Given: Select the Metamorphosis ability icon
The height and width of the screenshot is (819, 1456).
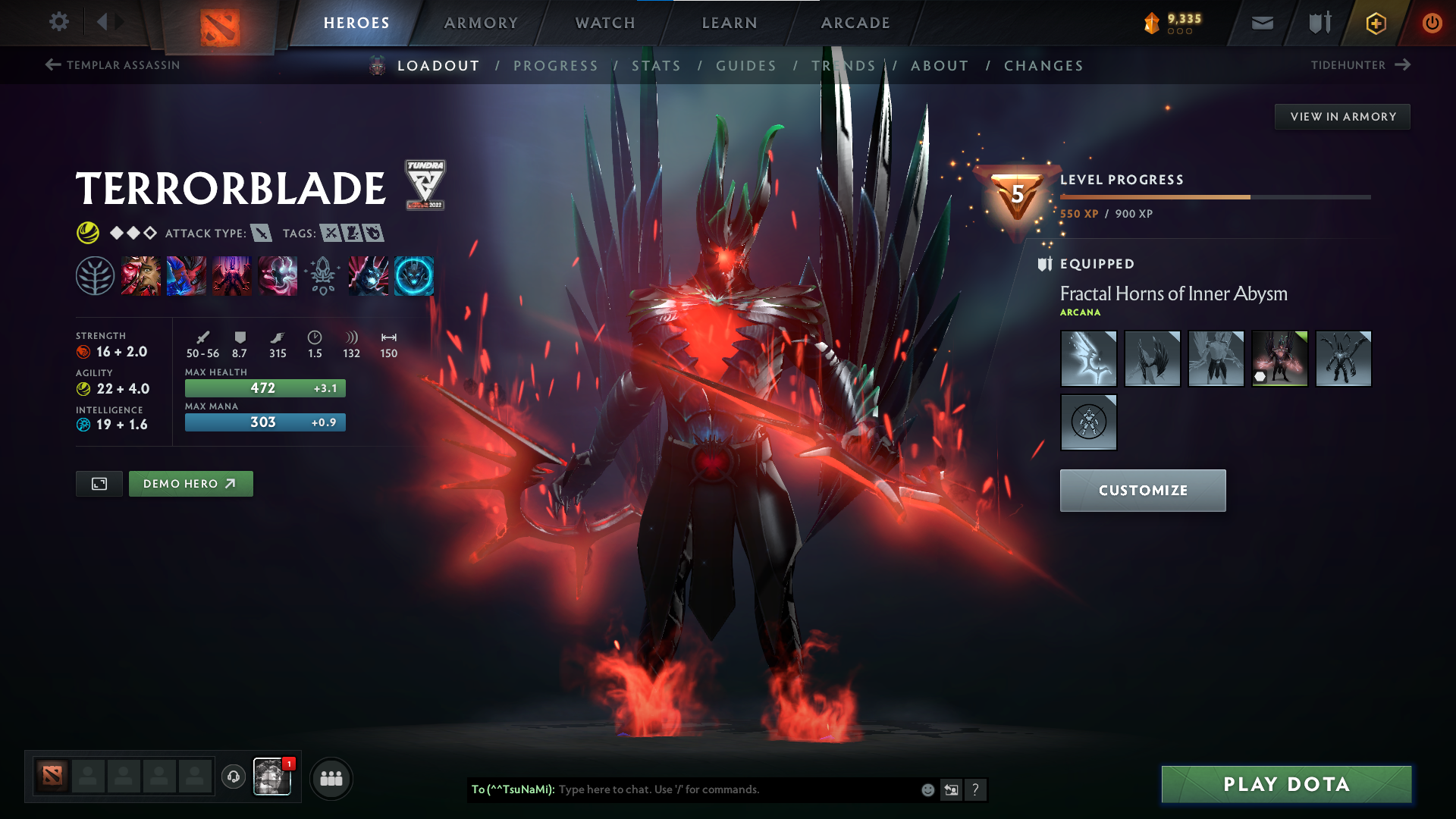Looking at the screenshot, I should click(232, 276).
